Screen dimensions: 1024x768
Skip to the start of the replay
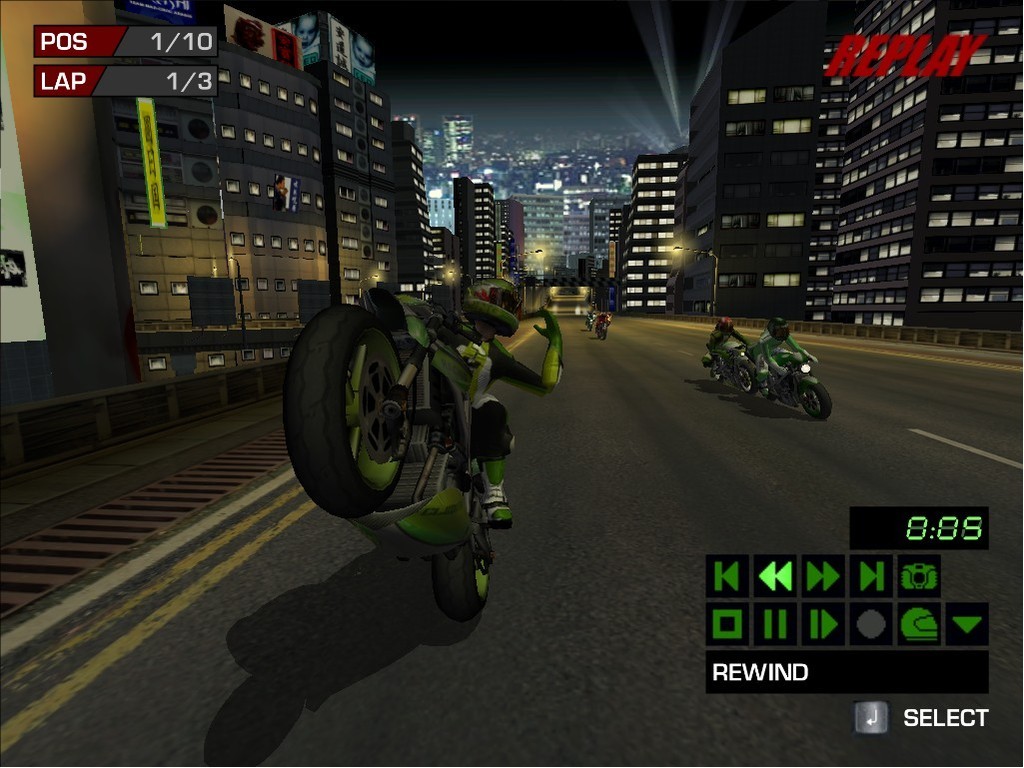(727, 576)
